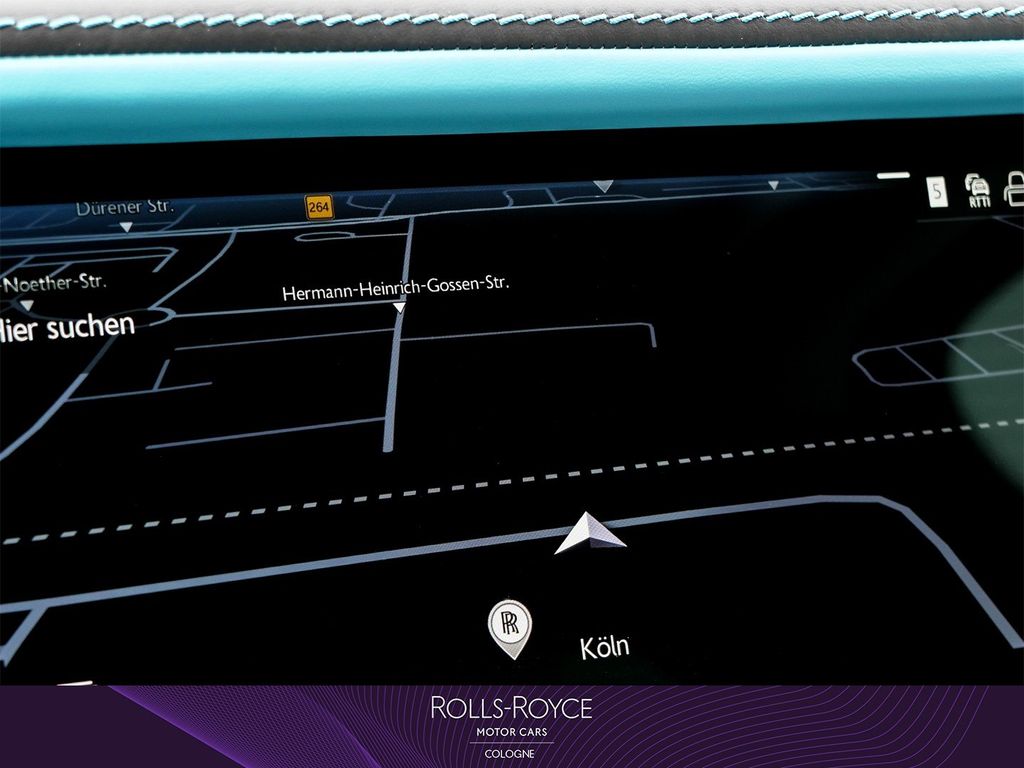Tap the Dürener Str. map label
Viewport: 1024px width, 768px height.
point(124,209)
